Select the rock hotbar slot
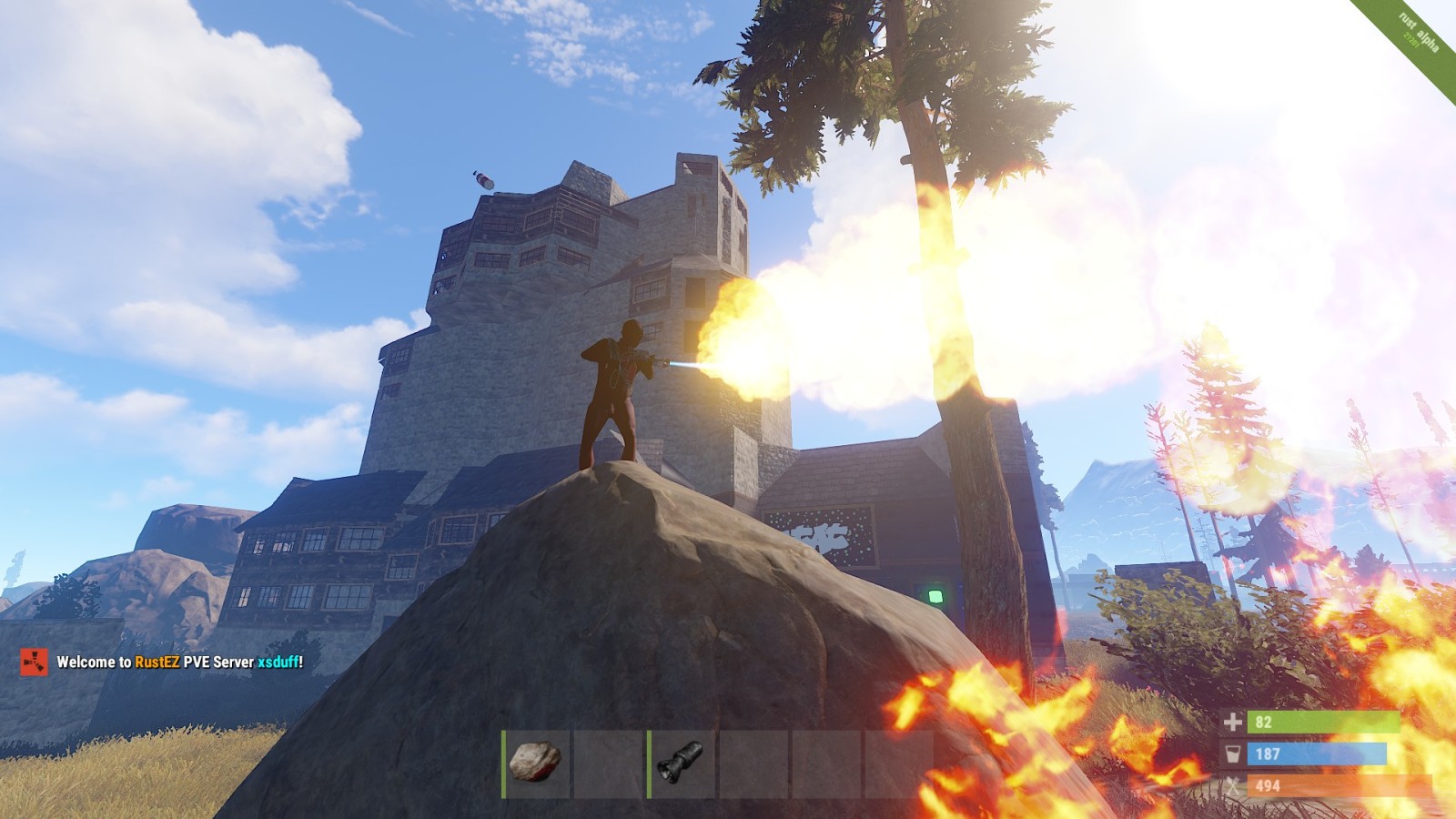Screen dimensions: 1456x819 536,763
